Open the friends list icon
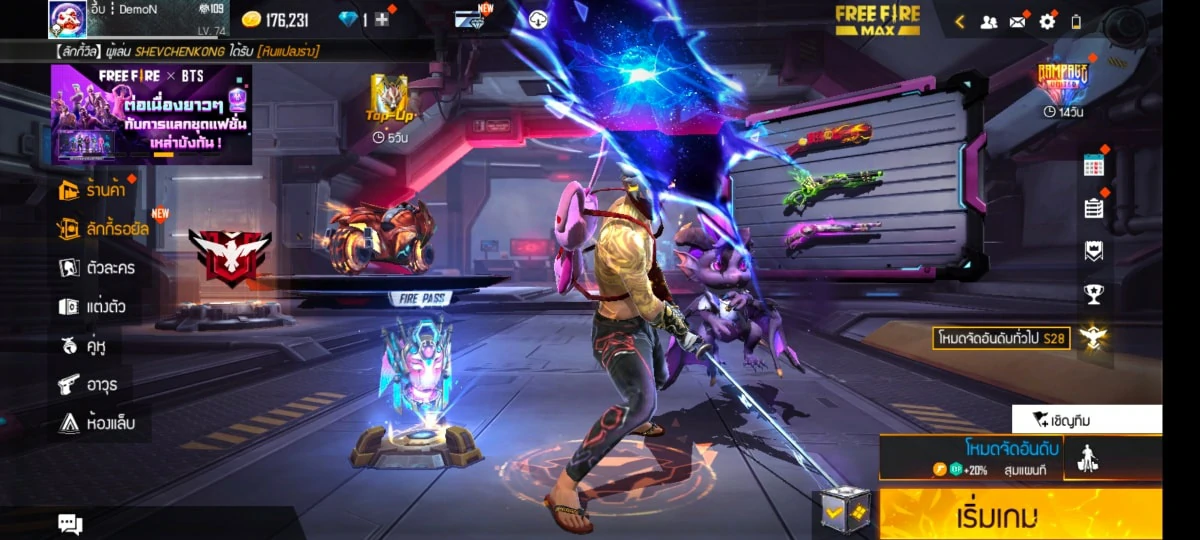Screen dimensions: 1200x540 (988, 21)
